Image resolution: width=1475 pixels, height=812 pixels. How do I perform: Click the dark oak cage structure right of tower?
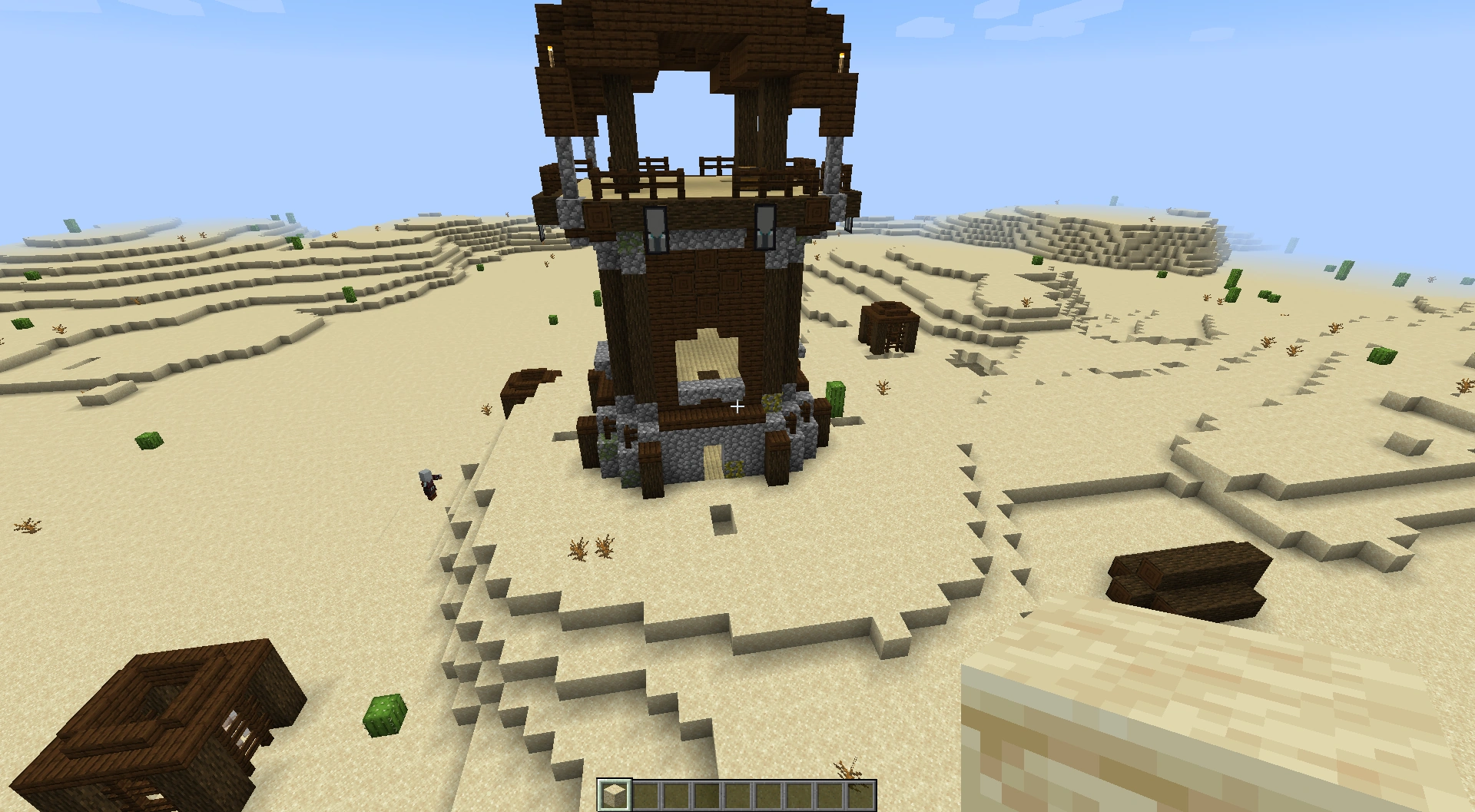tap(887, 330)
